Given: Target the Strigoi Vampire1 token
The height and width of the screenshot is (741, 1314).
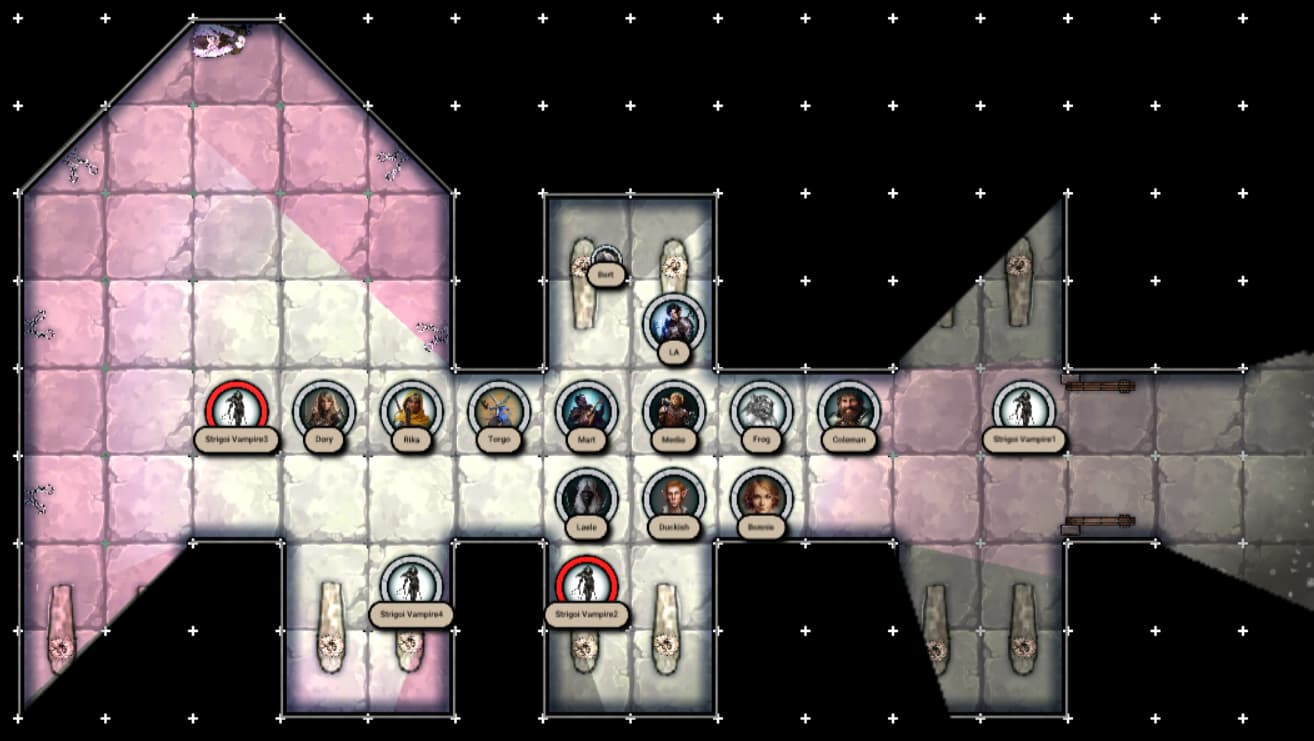Looking at the screenshot, I should coord(1024,409).
